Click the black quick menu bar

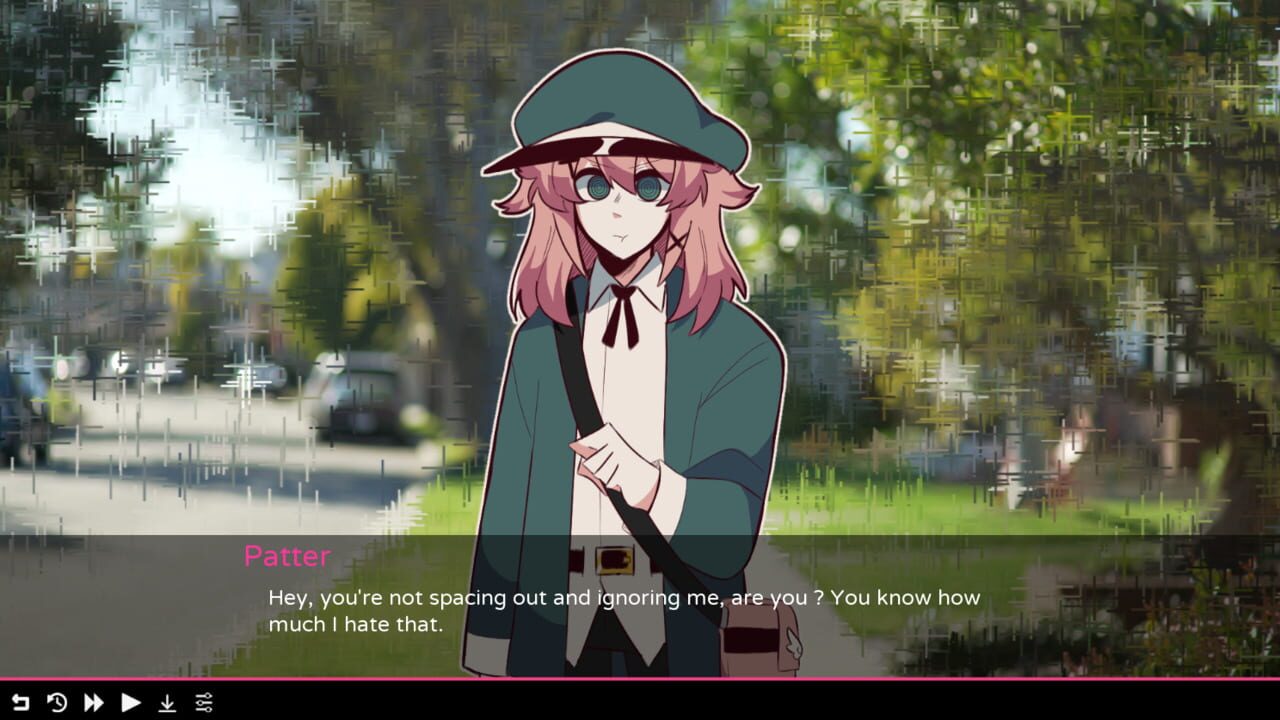point(640,702)
